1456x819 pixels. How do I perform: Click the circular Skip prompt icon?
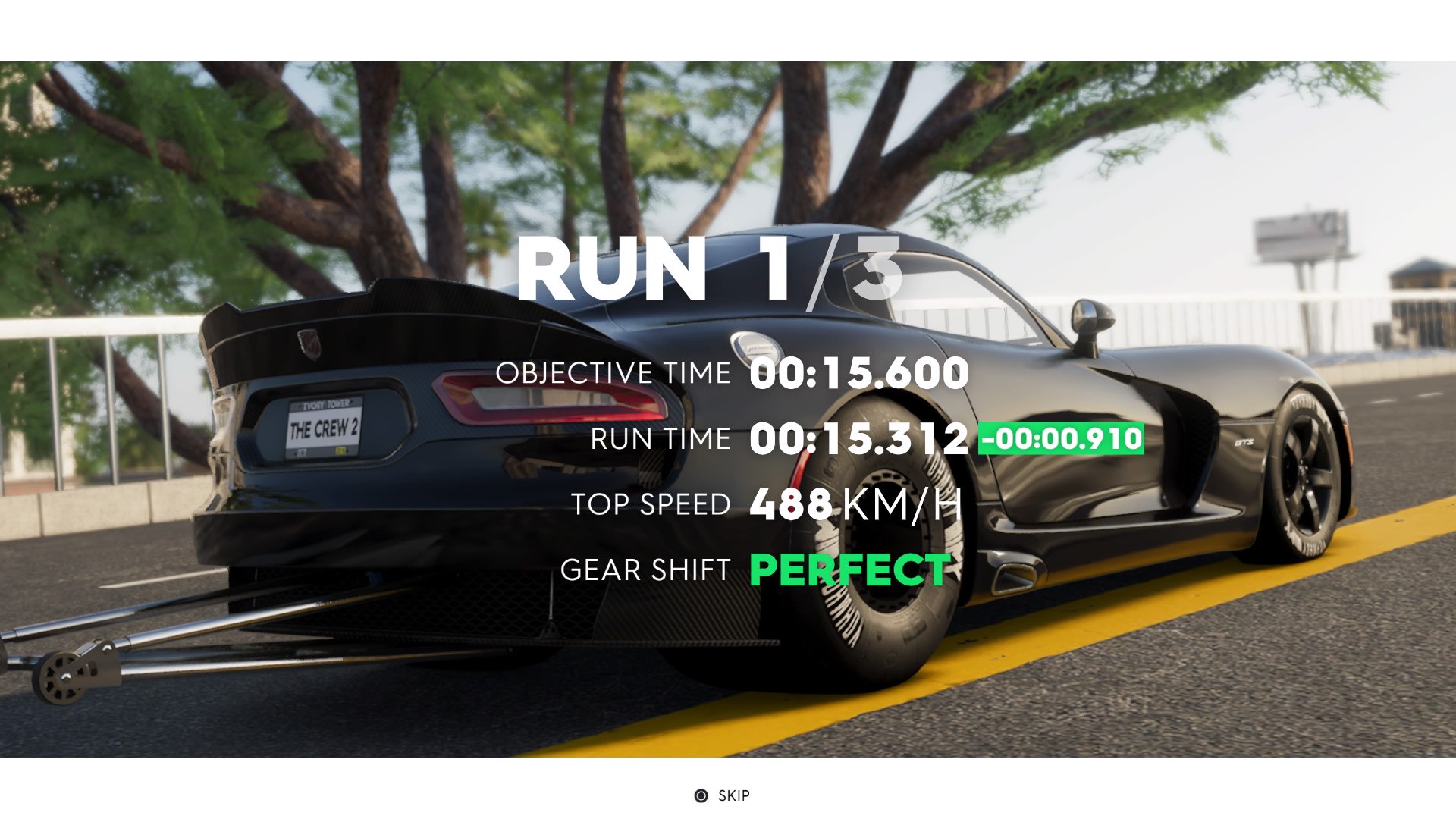pyautogui.click(x=701, y=795)
